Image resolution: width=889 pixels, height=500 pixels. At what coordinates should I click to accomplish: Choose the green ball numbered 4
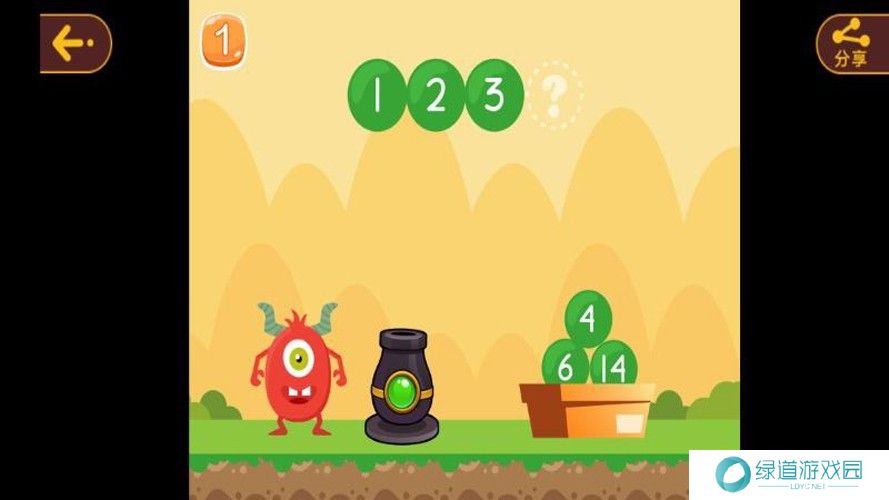point(588,319)
